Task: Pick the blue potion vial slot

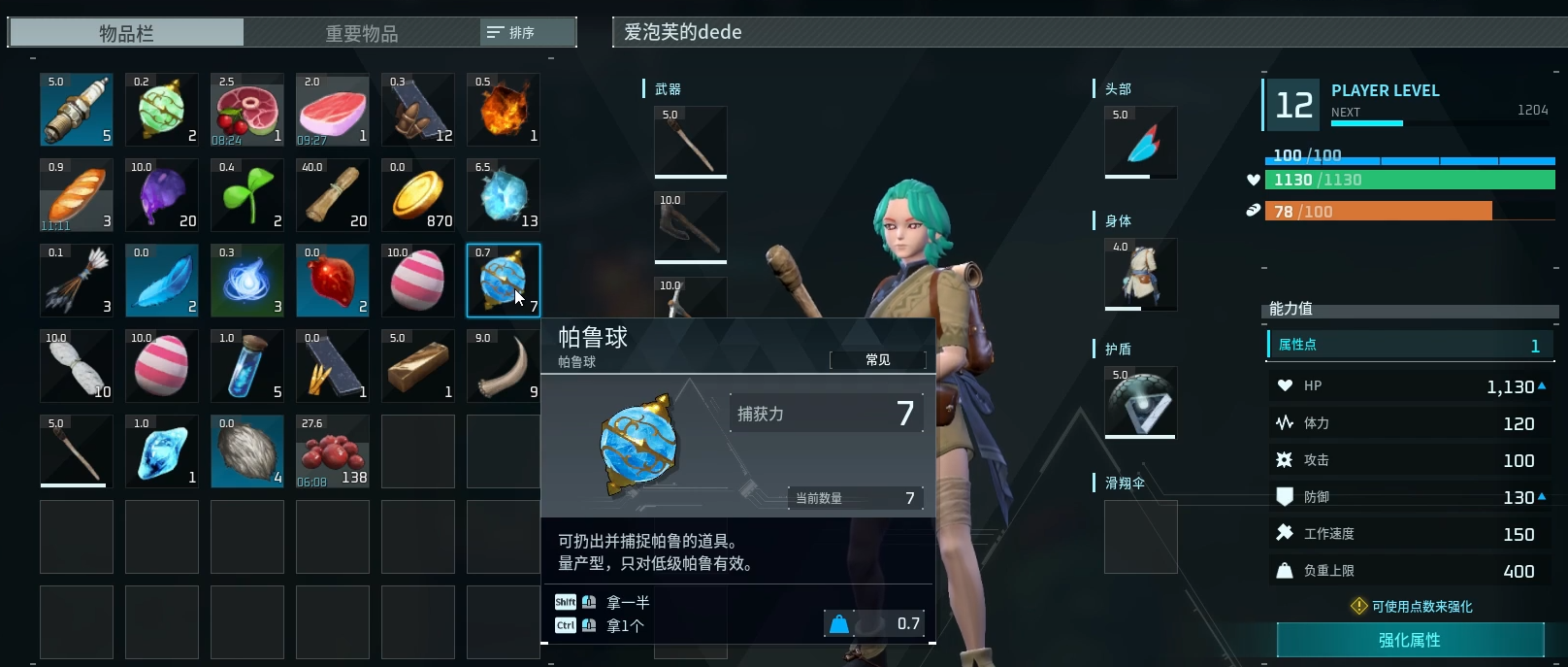Action: (247, 366)
